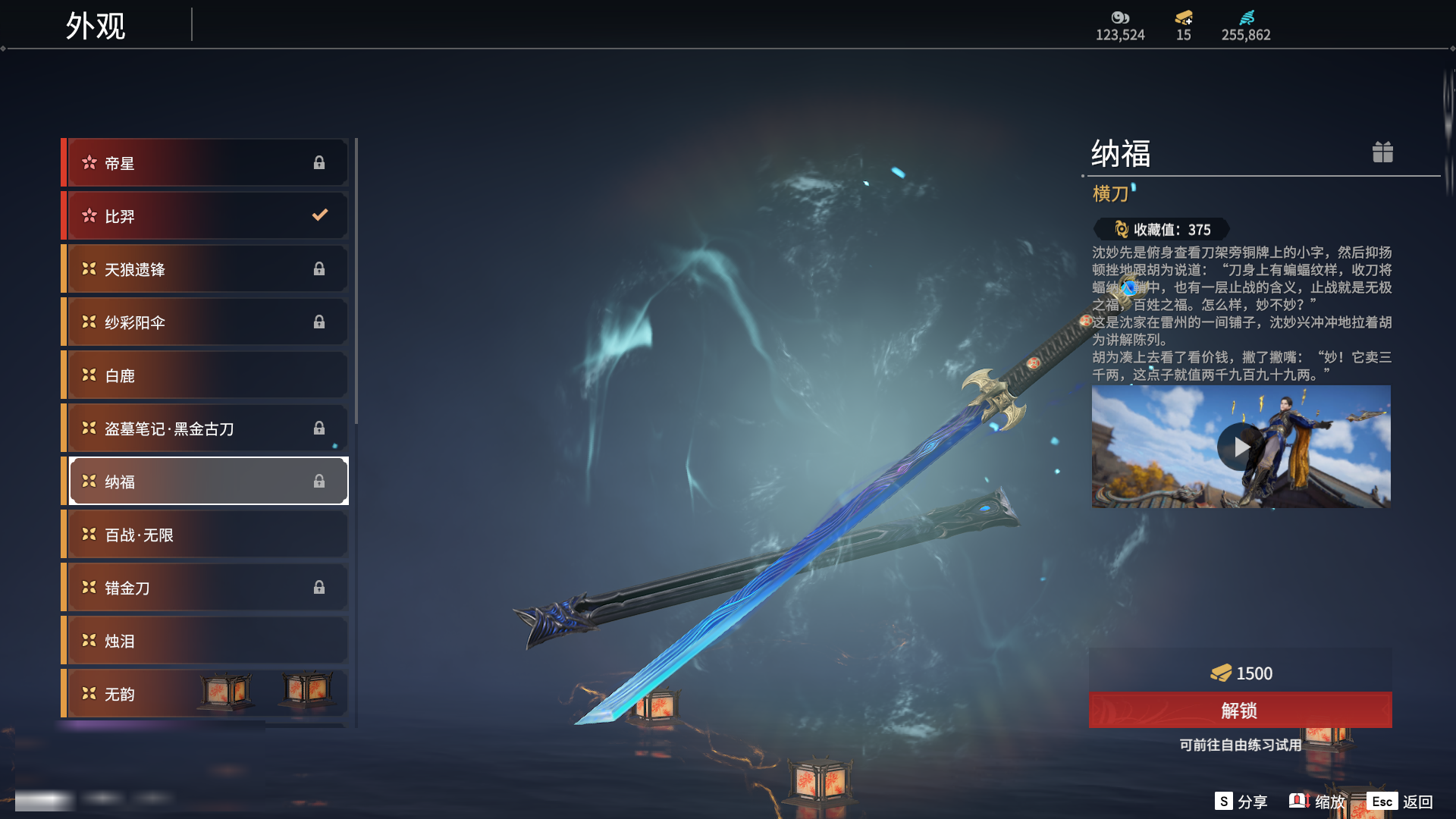
Task: Pick the 纱彩阳伞 skin entry
Action: pyautogui.click(x=206, y=322)
